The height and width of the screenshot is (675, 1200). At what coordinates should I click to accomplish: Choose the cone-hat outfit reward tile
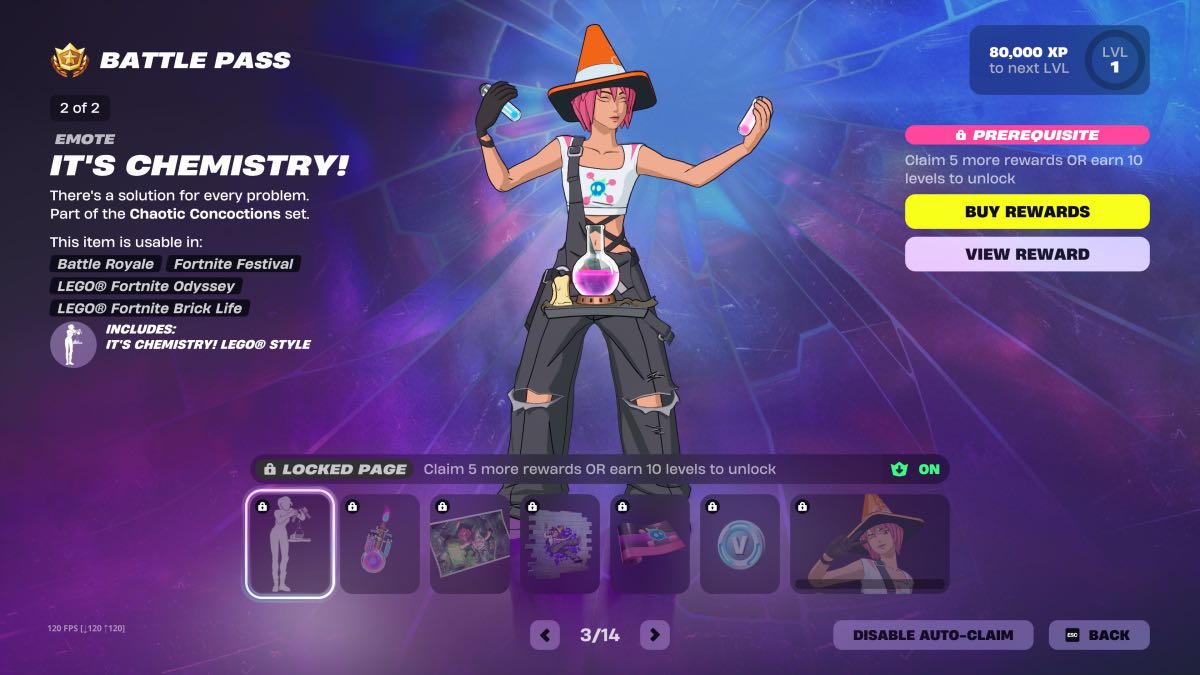[869, 544]
